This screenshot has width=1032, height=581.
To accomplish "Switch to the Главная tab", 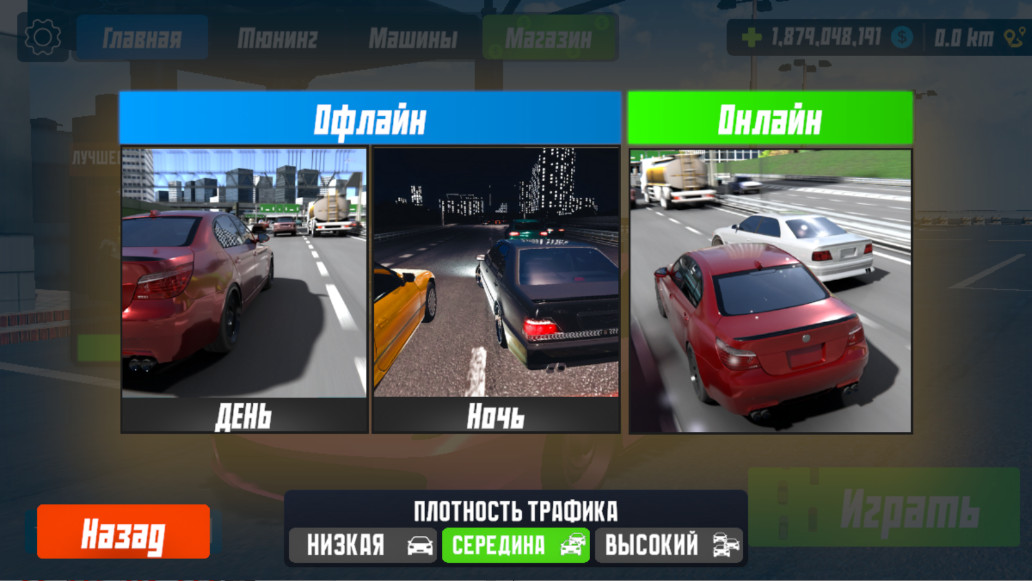I will (142, 38).
